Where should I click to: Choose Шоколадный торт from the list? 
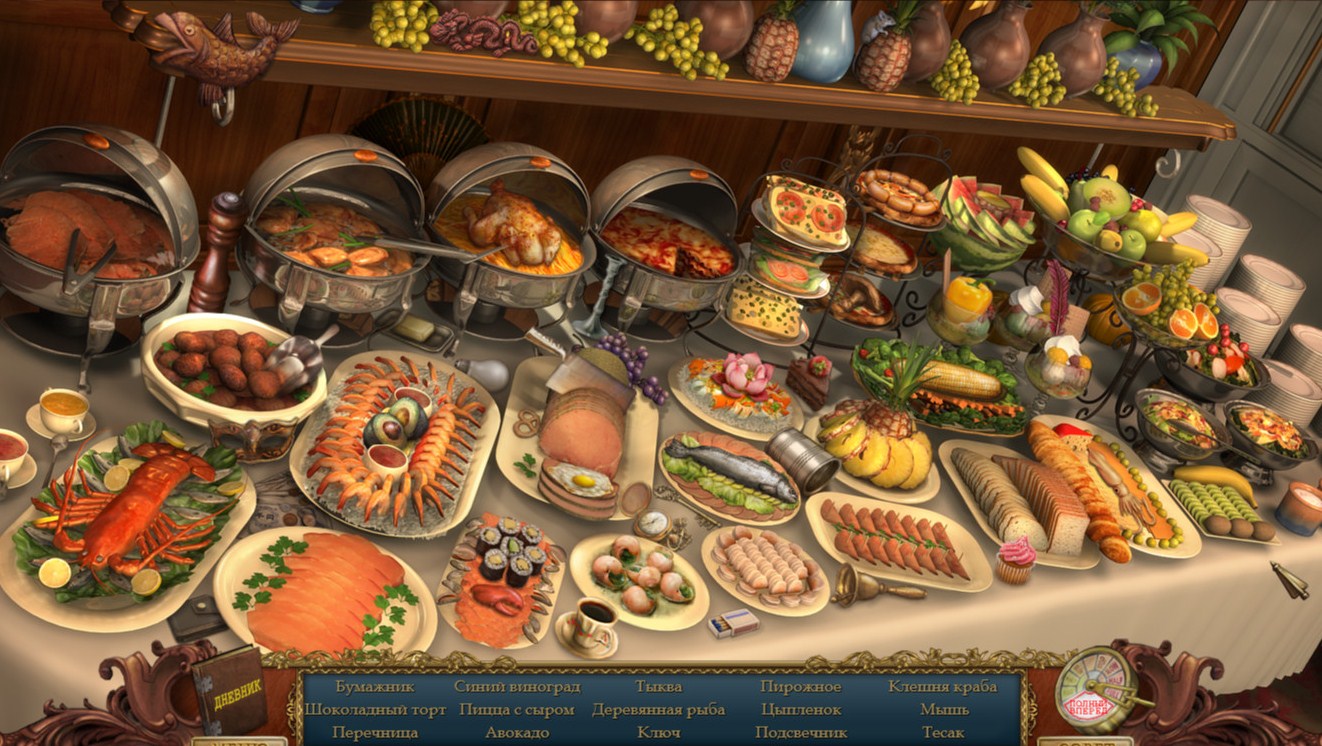click(x=361, y=710)
